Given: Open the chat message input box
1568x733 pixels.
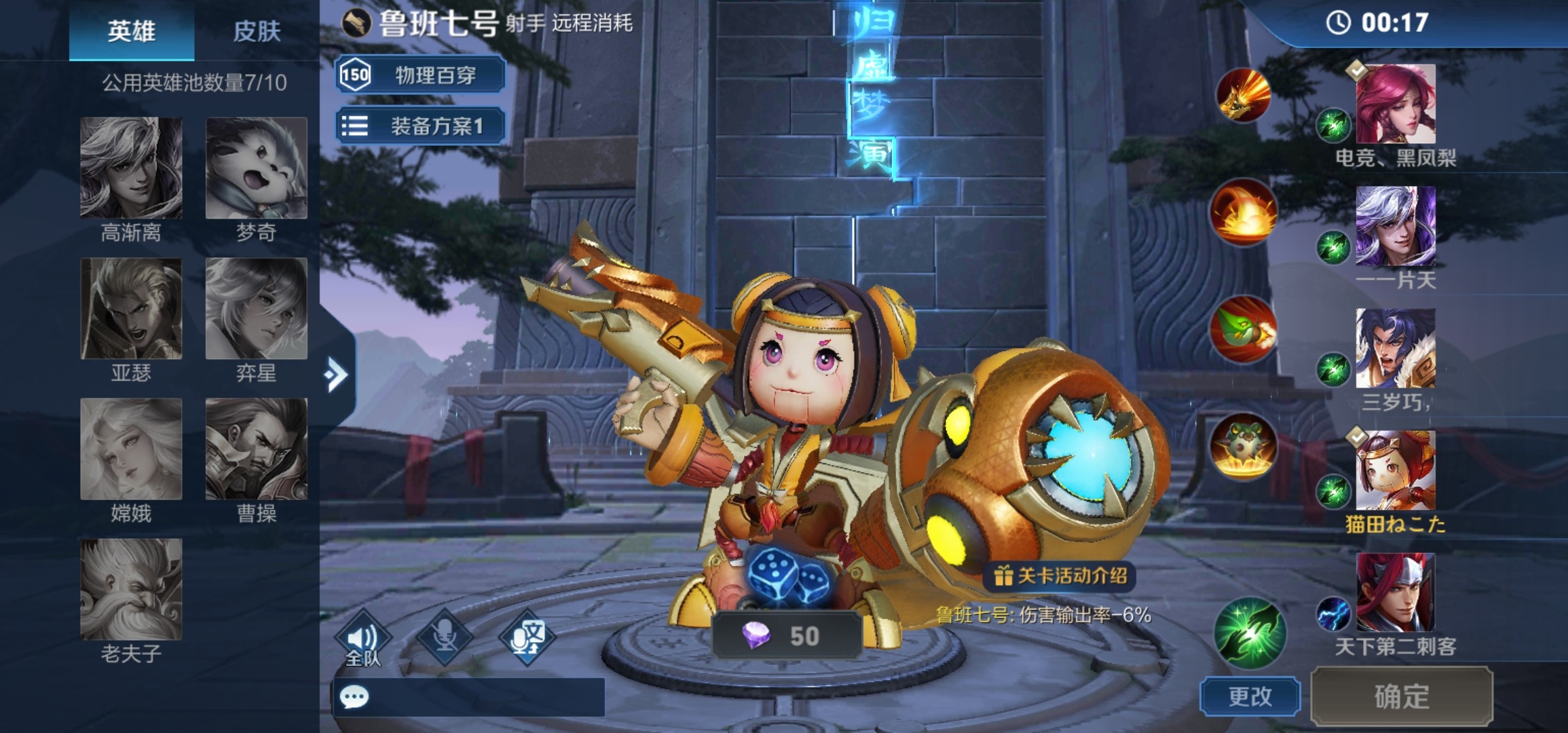Looking at the screenshot, I should [468, 697].
